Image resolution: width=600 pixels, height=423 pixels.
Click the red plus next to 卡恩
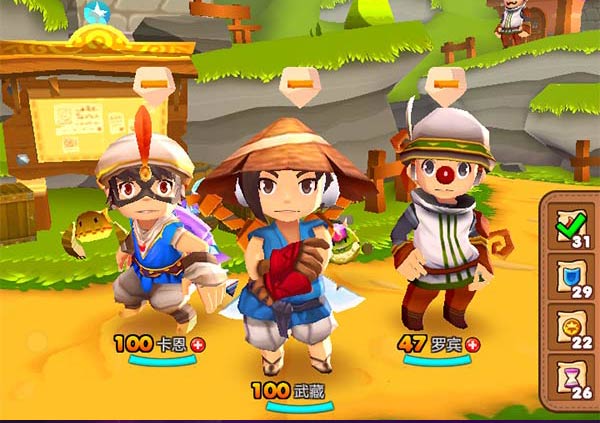point(197,344)
